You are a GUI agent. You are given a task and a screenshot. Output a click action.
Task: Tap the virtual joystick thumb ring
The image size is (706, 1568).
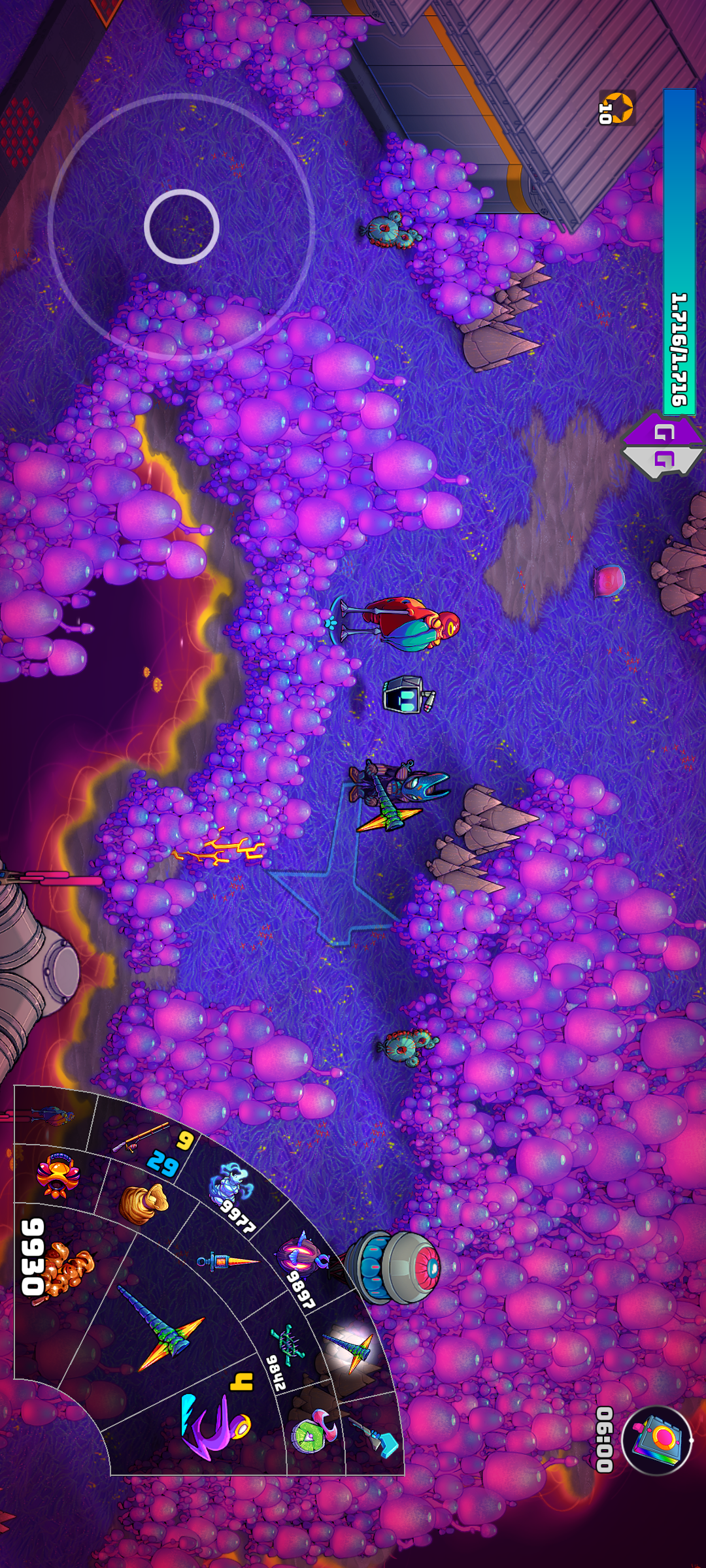pos(181,226)
